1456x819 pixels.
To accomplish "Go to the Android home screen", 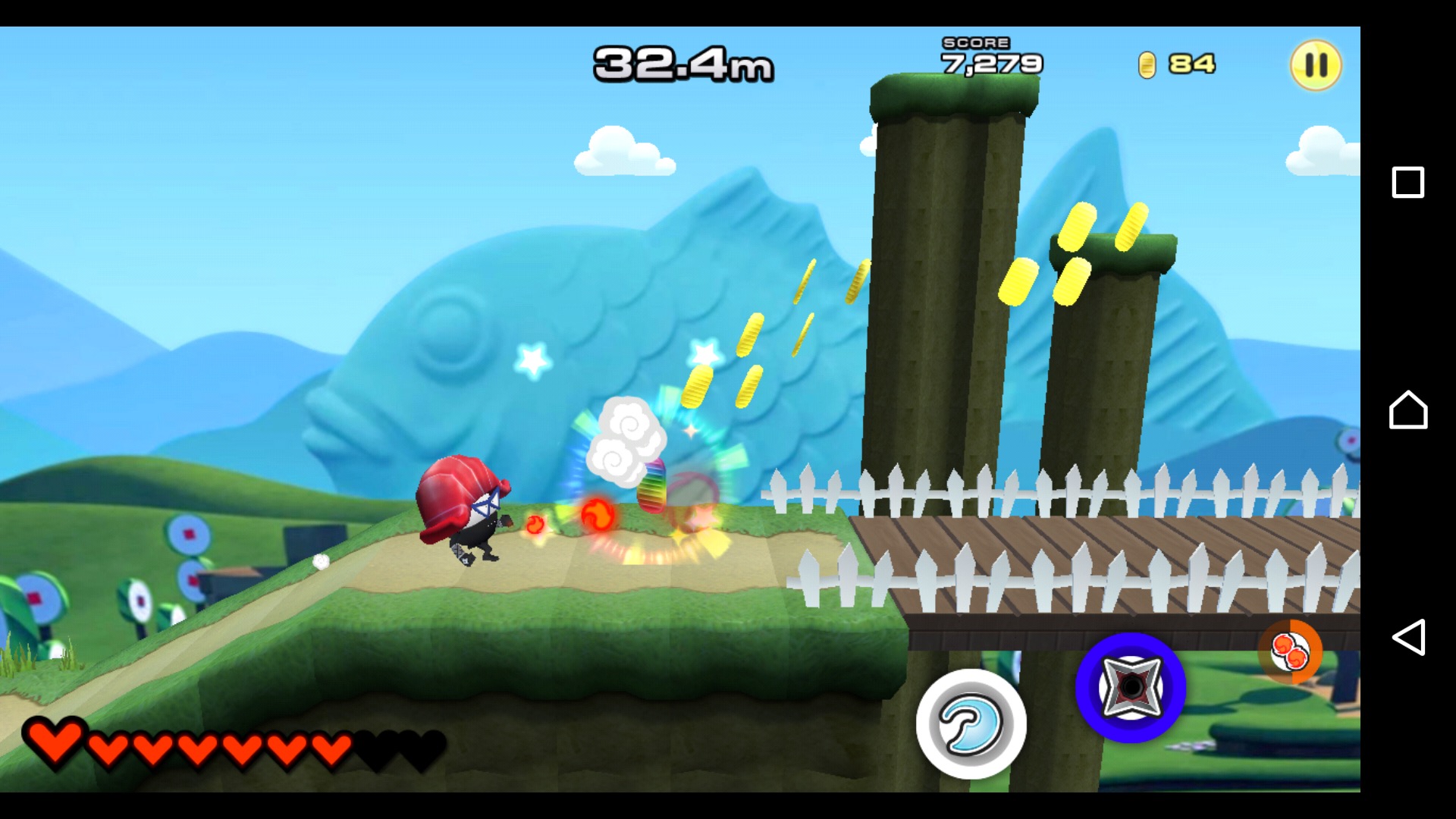I will pyautogui.click(x=1407, y=410).
